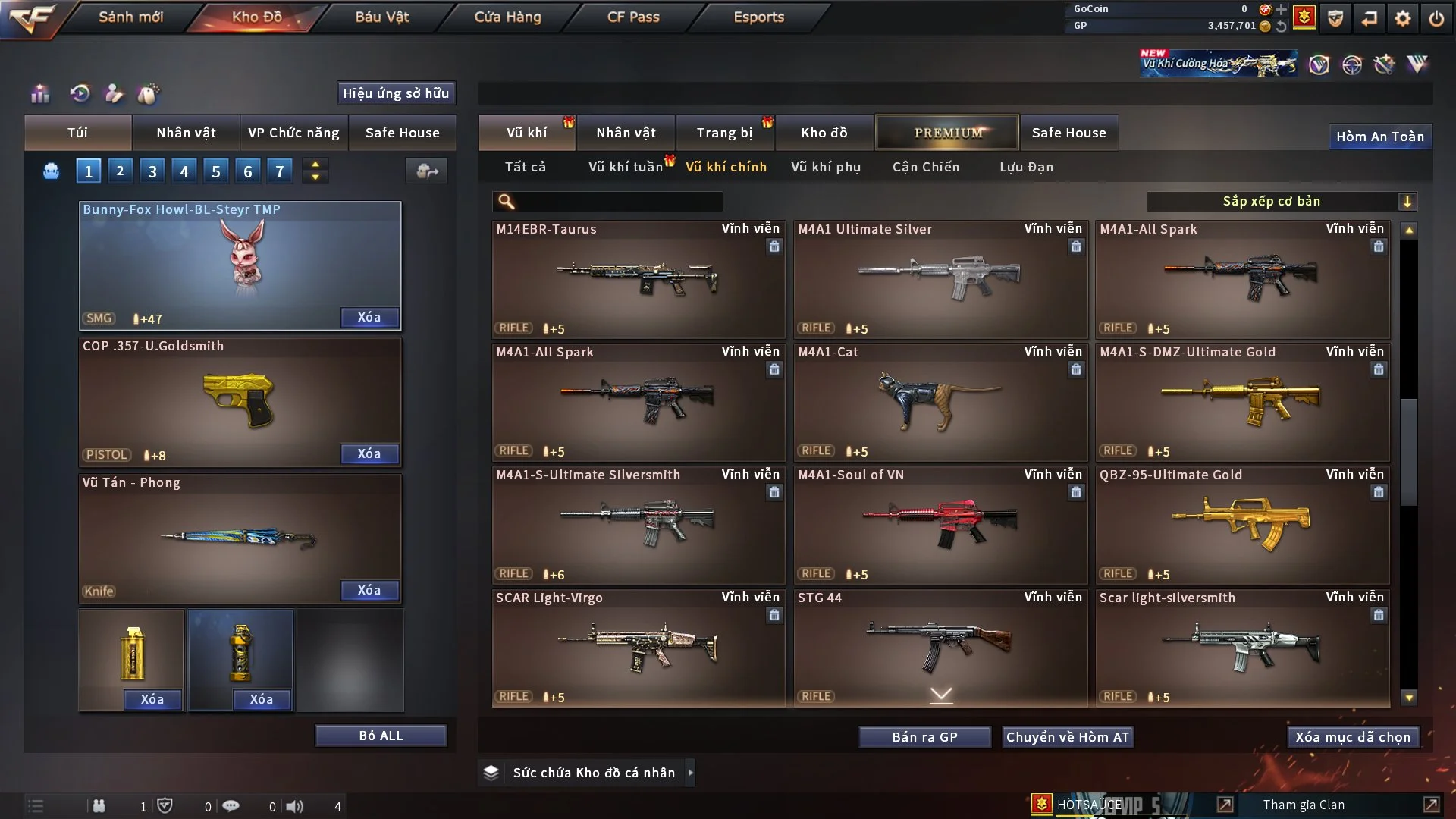Show the Vũ khí phụ category
Screen dimensions: 1456x819
coord(826,167)
